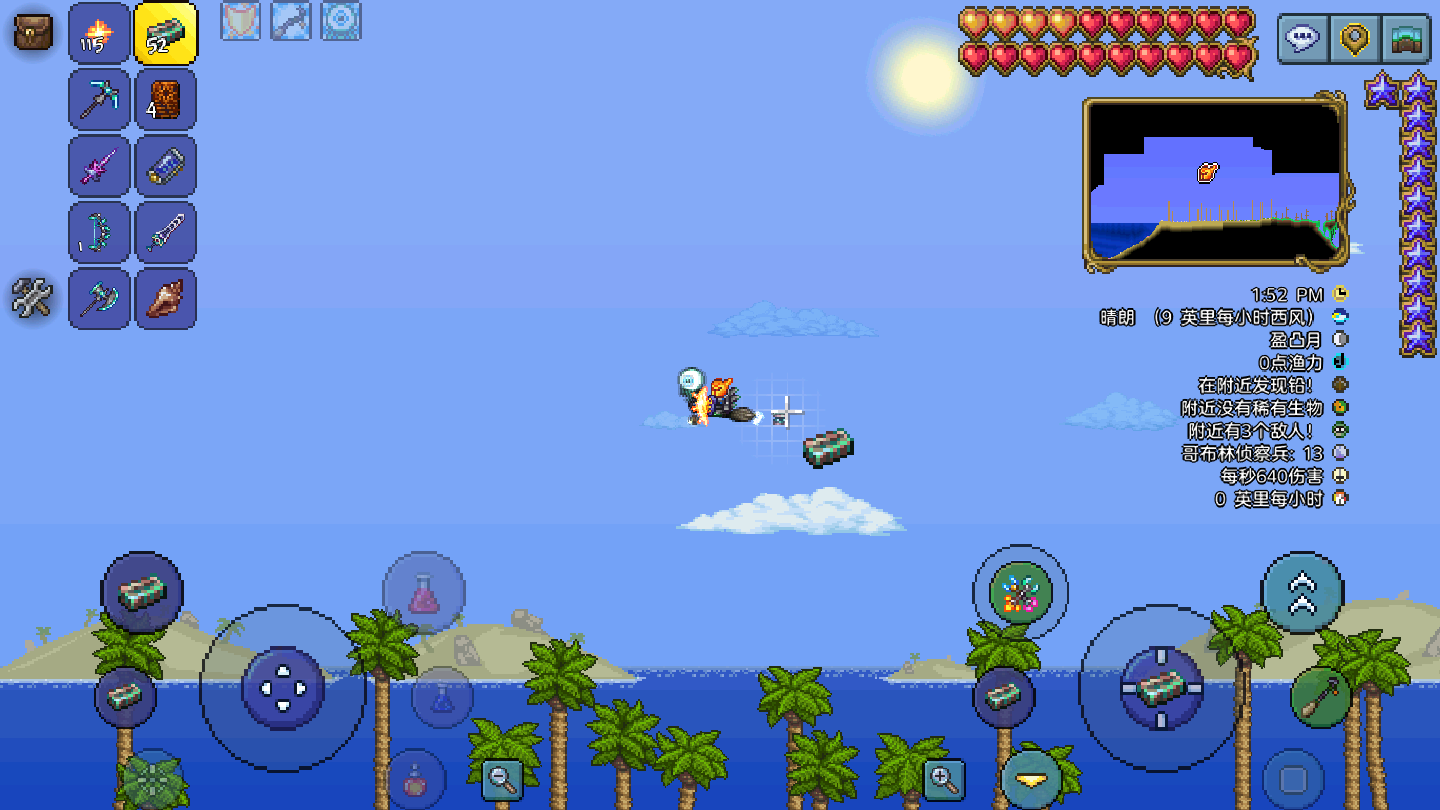1440x810 pixels.
Task: Fire the grappling hook button
Action: (x=1321, y=697)
